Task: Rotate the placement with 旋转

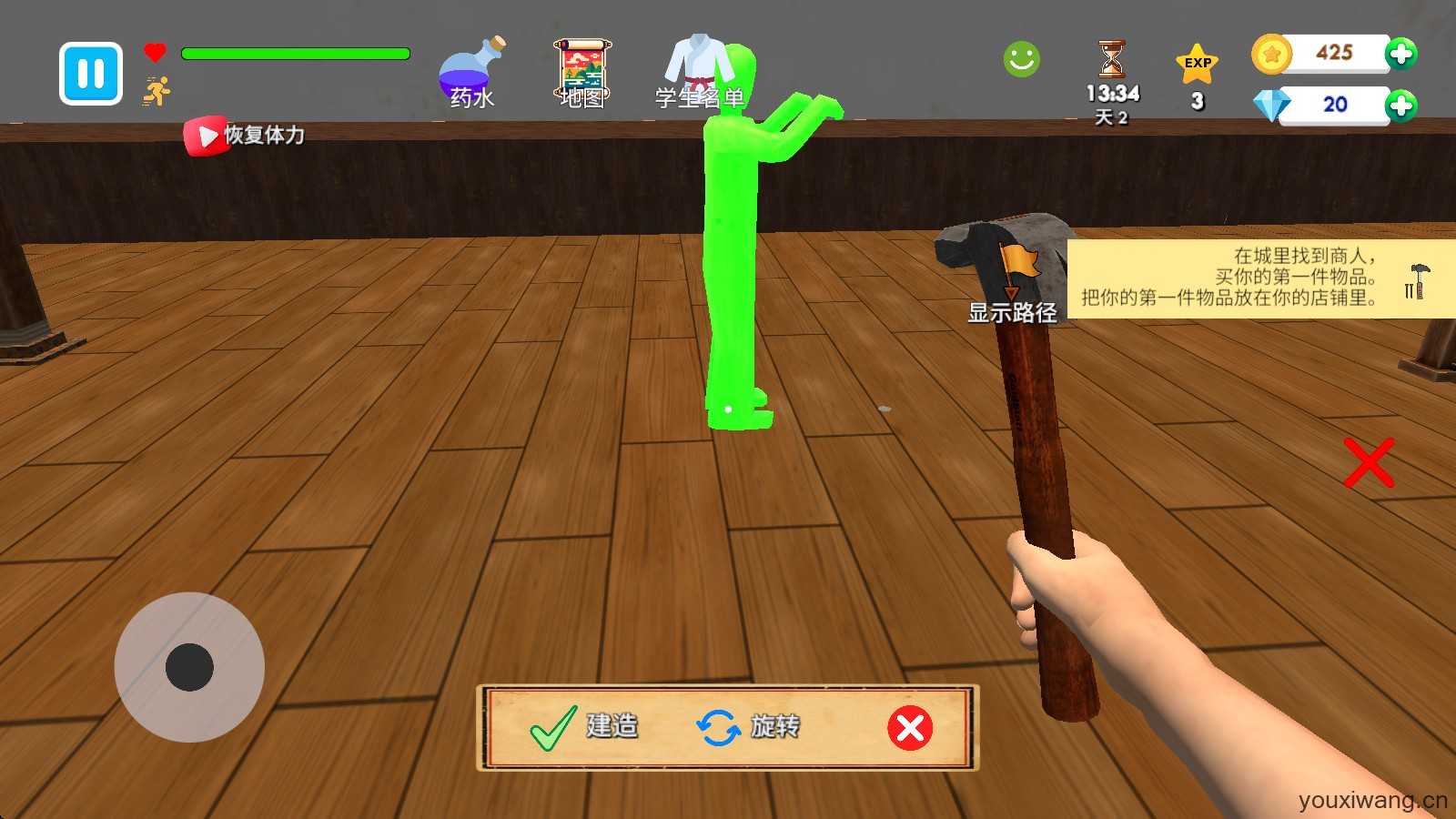Action: click(x=748, y=727)
